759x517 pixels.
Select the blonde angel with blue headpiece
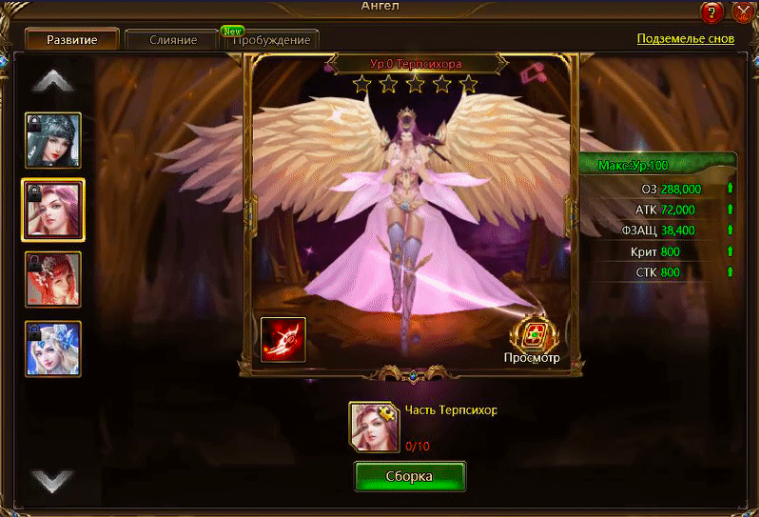point(53,348)
